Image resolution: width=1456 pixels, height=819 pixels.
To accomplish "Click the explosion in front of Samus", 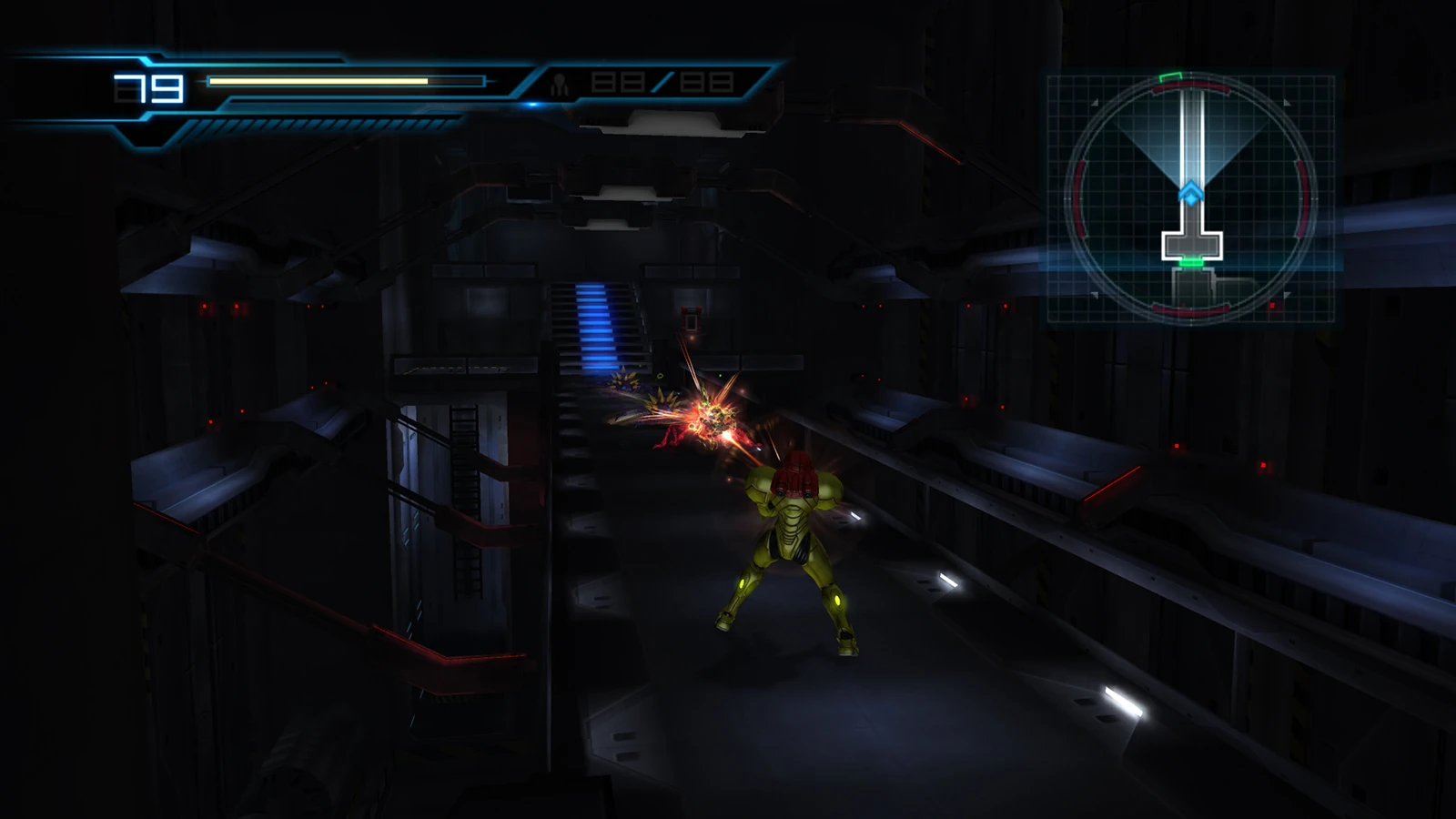I will pos(714,419).
